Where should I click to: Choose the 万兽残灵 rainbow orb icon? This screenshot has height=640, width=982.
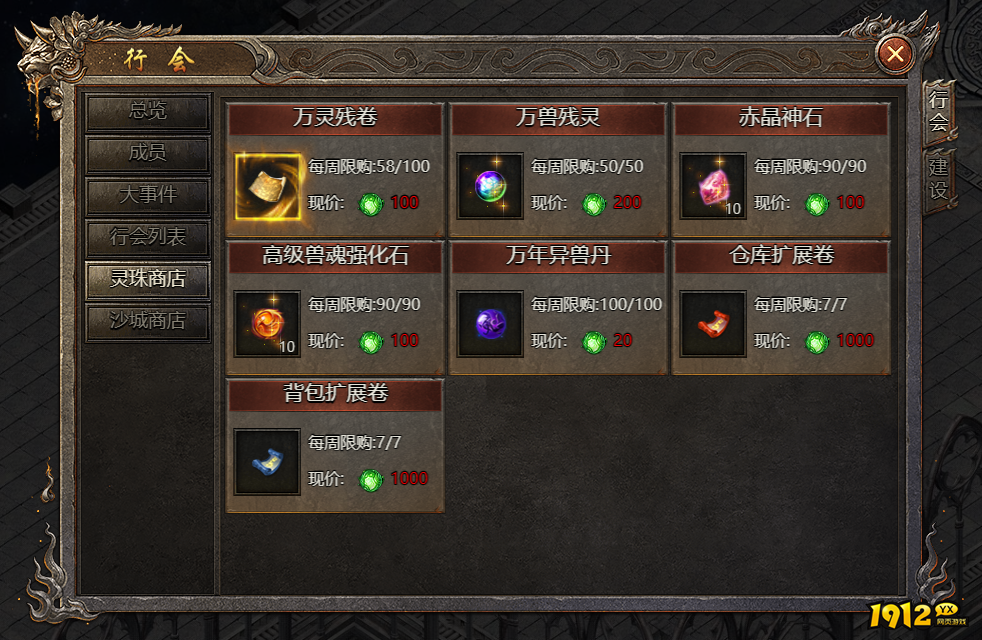(490, 186)
